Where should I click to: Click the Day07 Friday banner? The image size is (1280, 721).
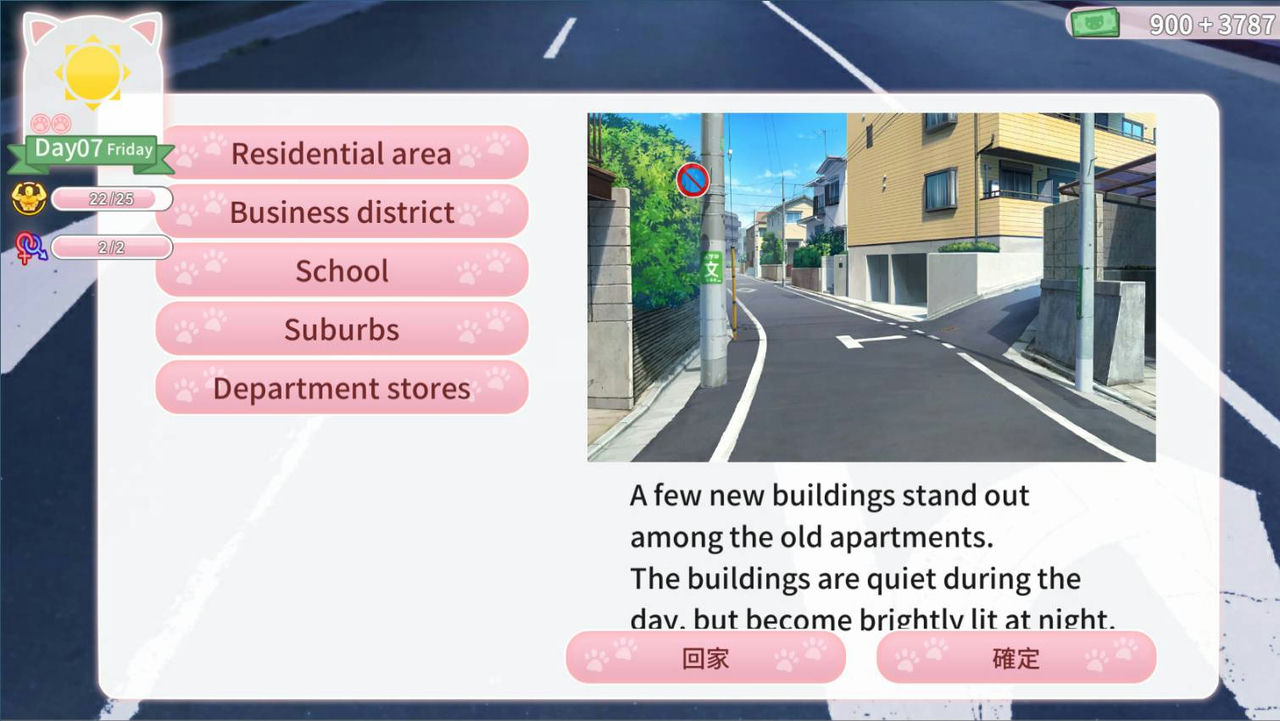[93, 148]
